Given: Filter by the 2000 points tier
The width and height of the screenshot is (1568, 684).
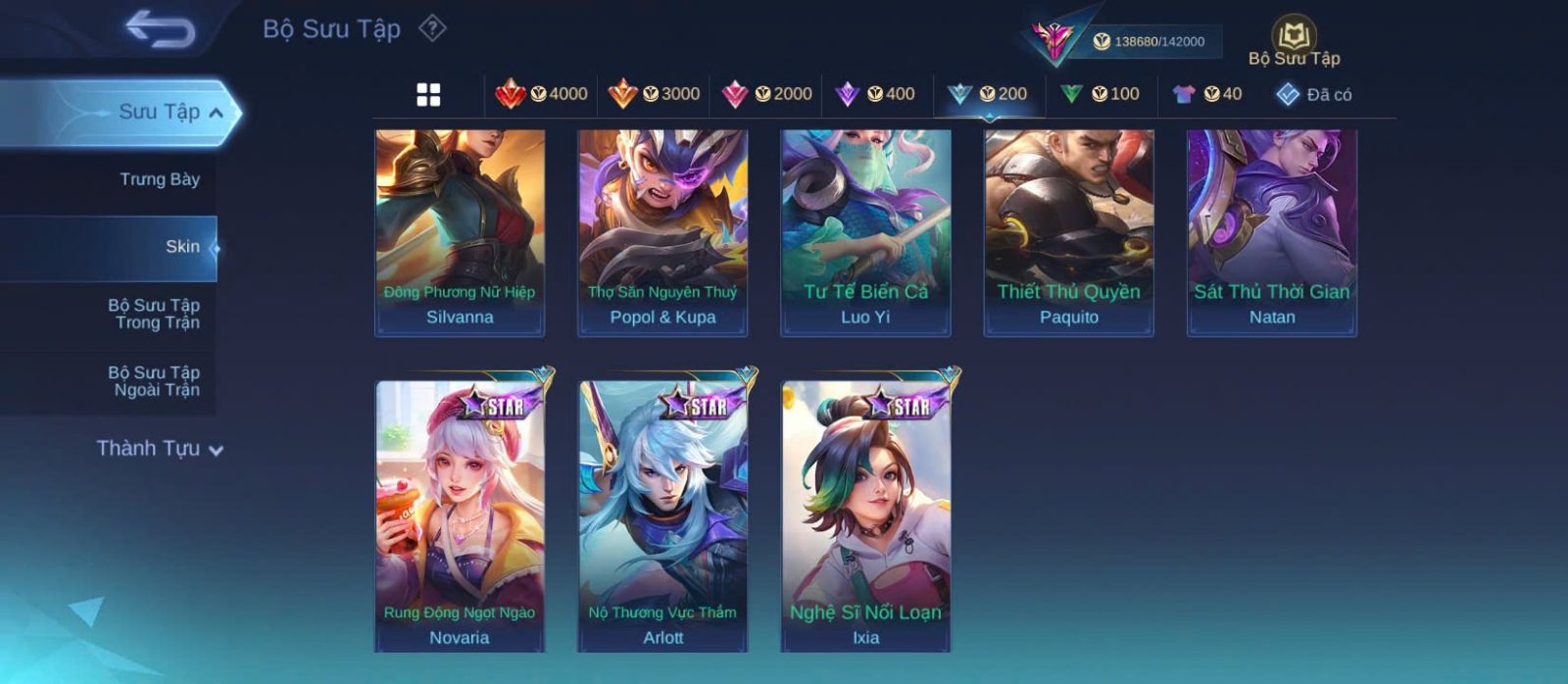Looking at the screenshot, I should 767,94.
